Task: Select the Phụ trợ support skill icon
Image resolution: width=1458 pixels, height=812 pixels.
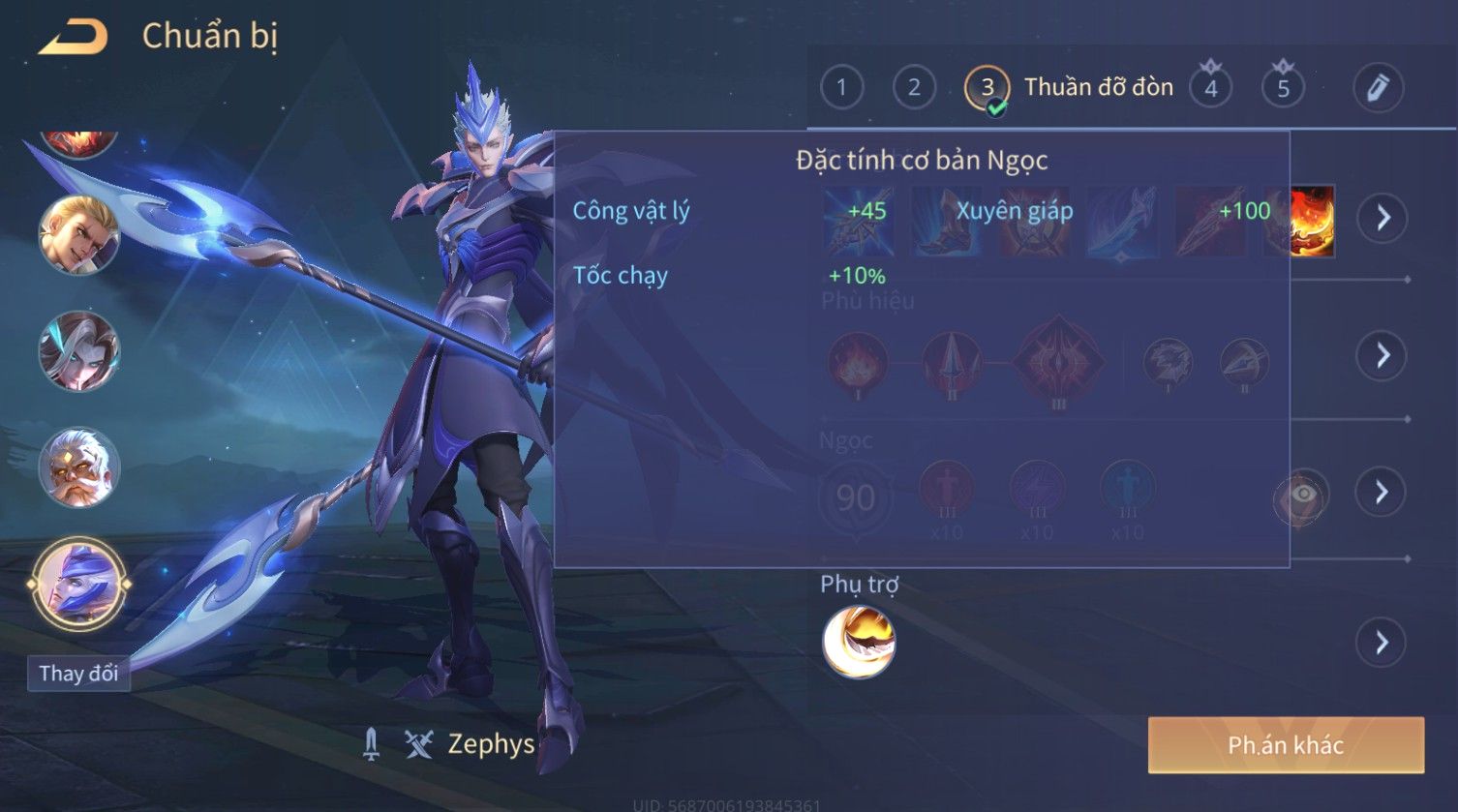Action: (859, 642)
